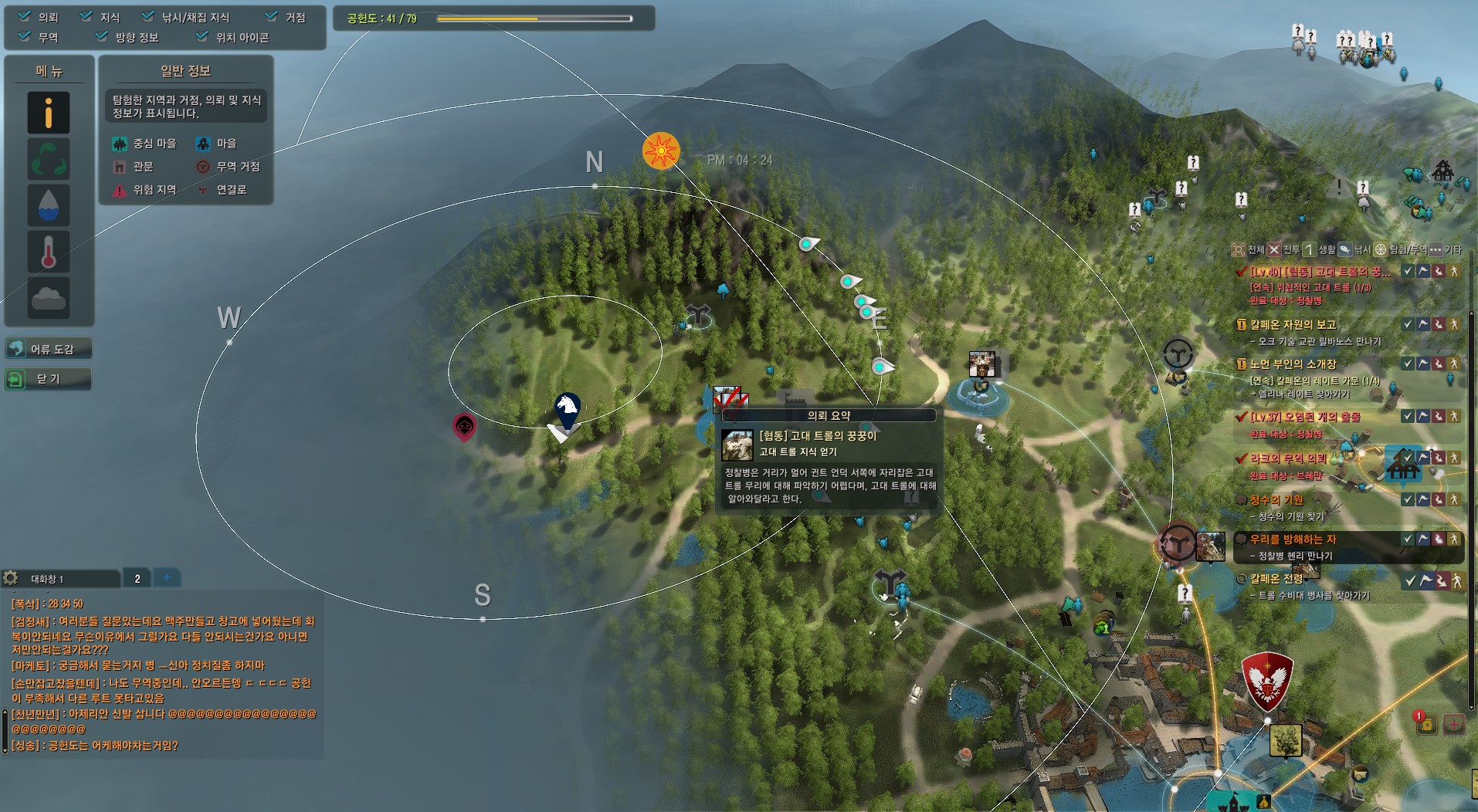
Task: Toggle the 방향 정보 direction checkbox
Action: point(102,36)
